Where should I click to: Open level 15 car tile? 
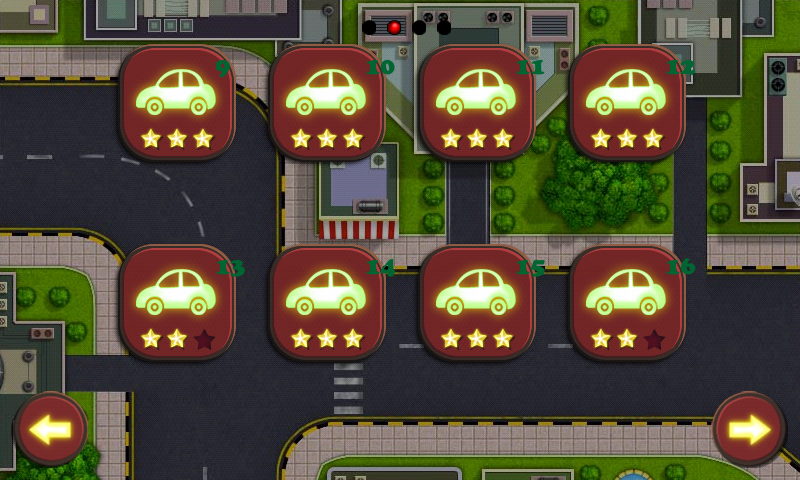click(477, 302)
